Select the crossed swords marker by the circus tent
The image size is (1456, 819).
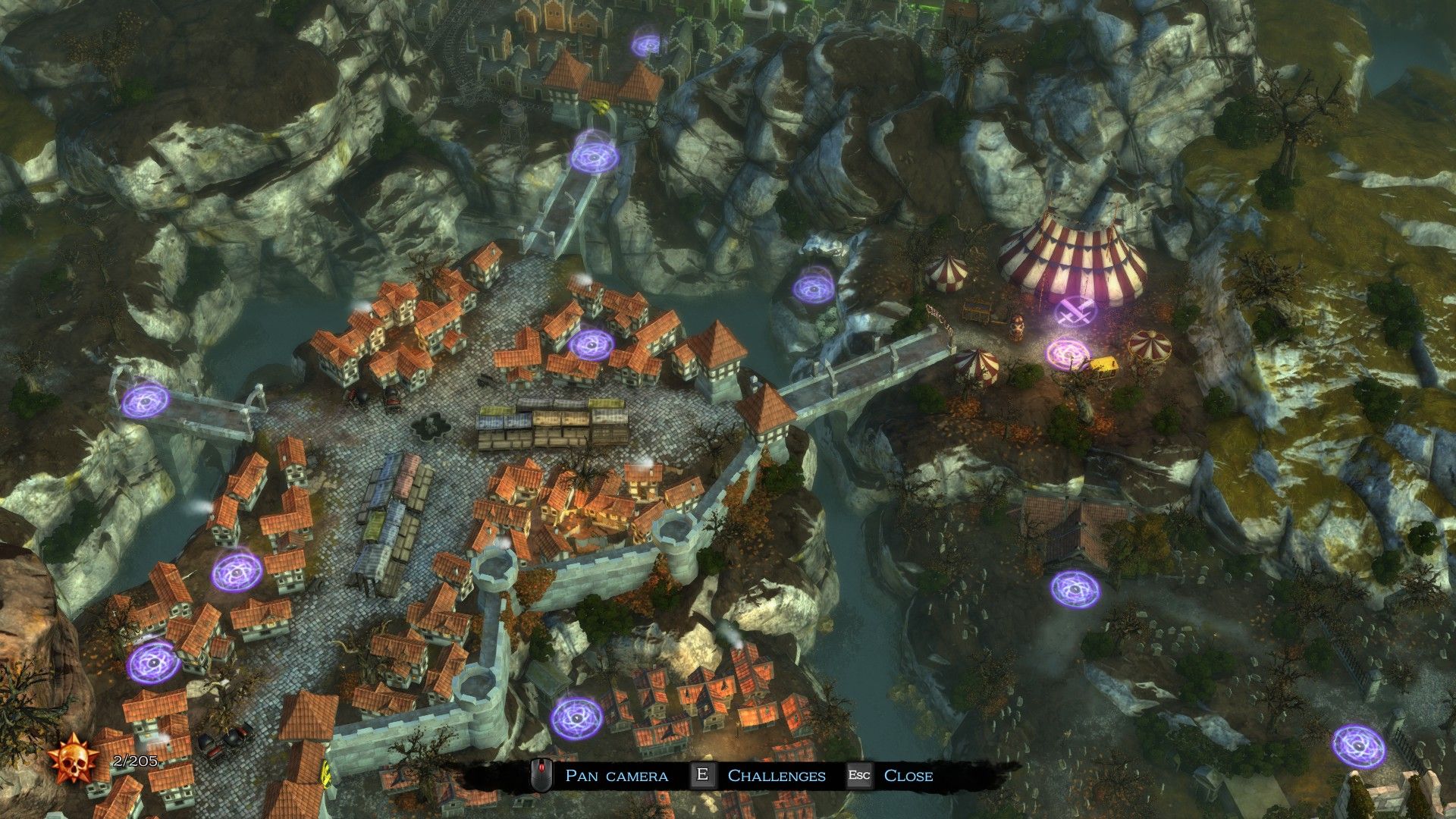(x=1076, y=309)
